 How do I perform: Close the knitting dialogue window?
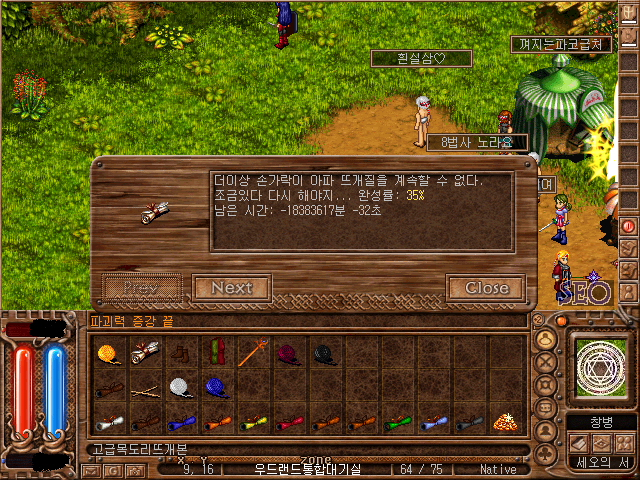486,288
